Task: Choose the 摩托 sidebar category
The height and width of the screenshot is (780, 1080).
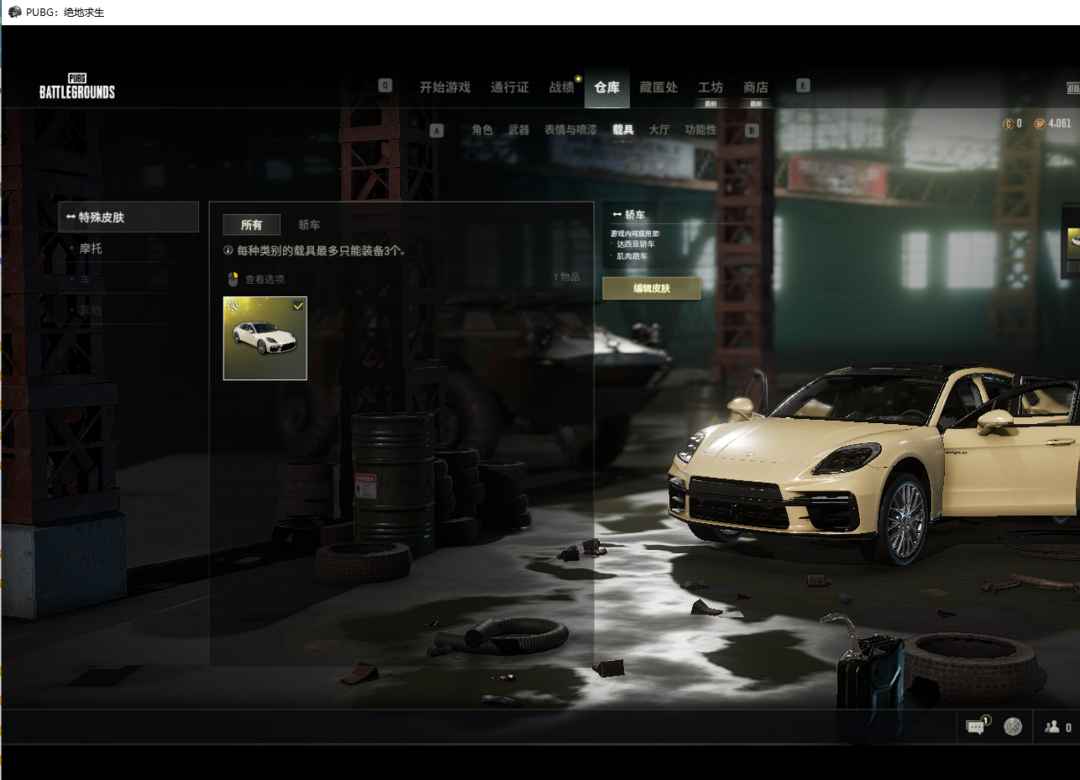Action: pos(91,248)
